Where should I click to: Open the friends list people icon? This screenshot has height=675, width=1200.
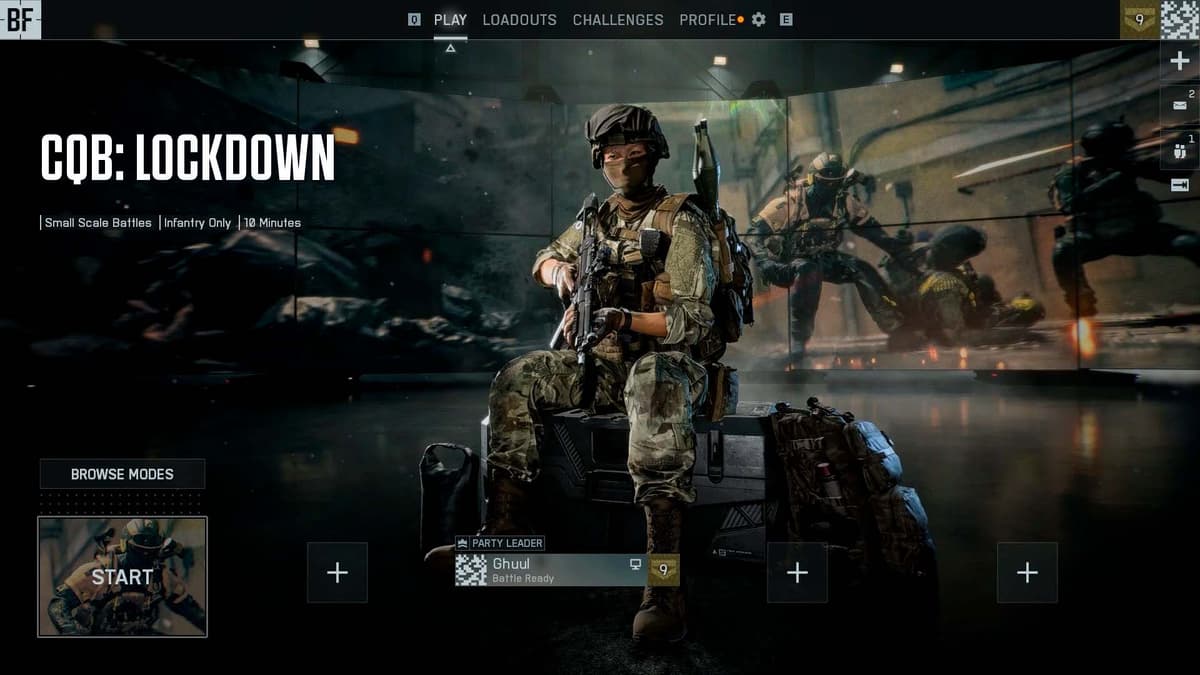pyautogui.click(x=1179, y=150)
